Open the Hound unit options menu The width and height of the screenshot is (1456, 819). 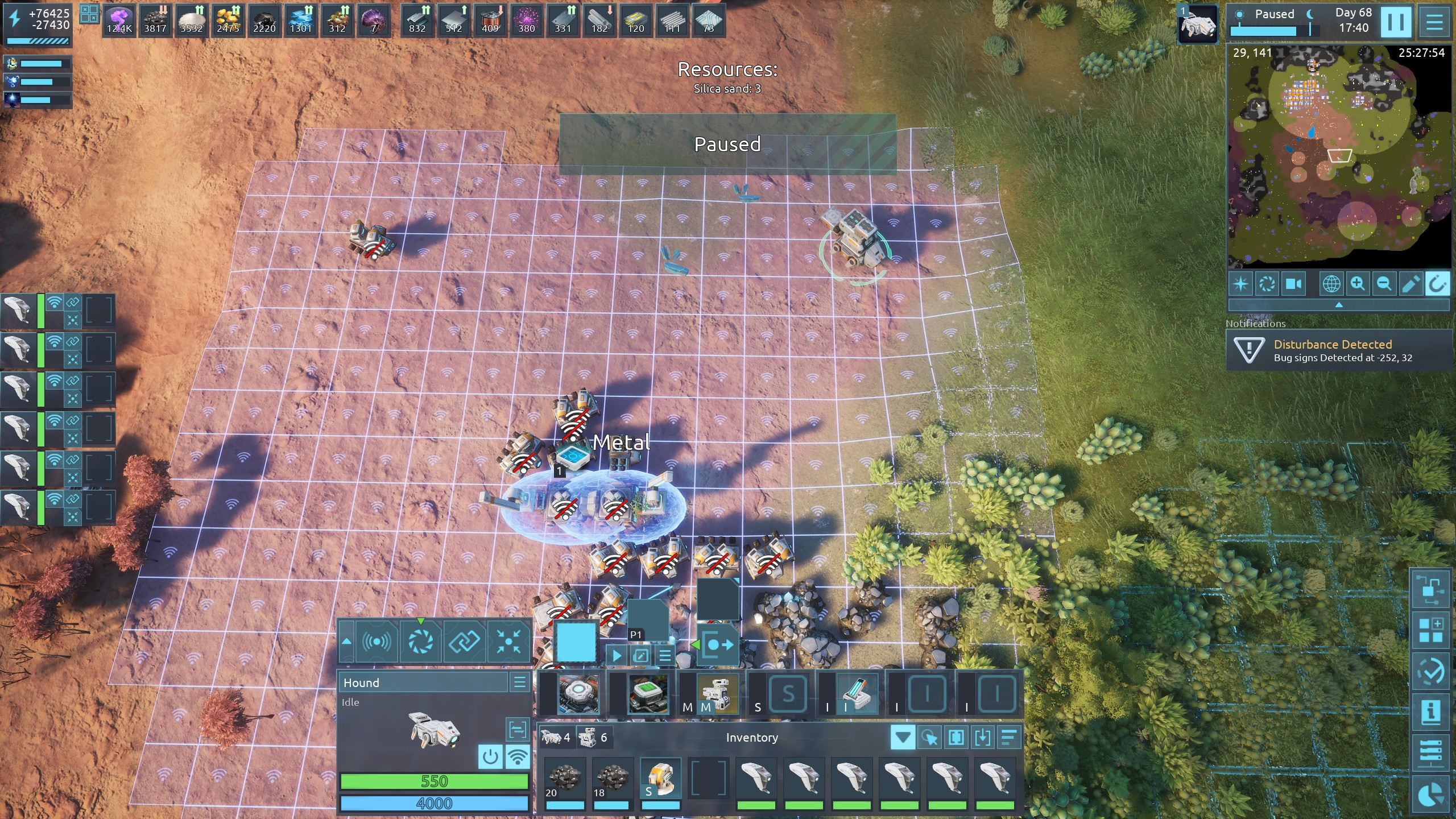click(x=519, y=682)
